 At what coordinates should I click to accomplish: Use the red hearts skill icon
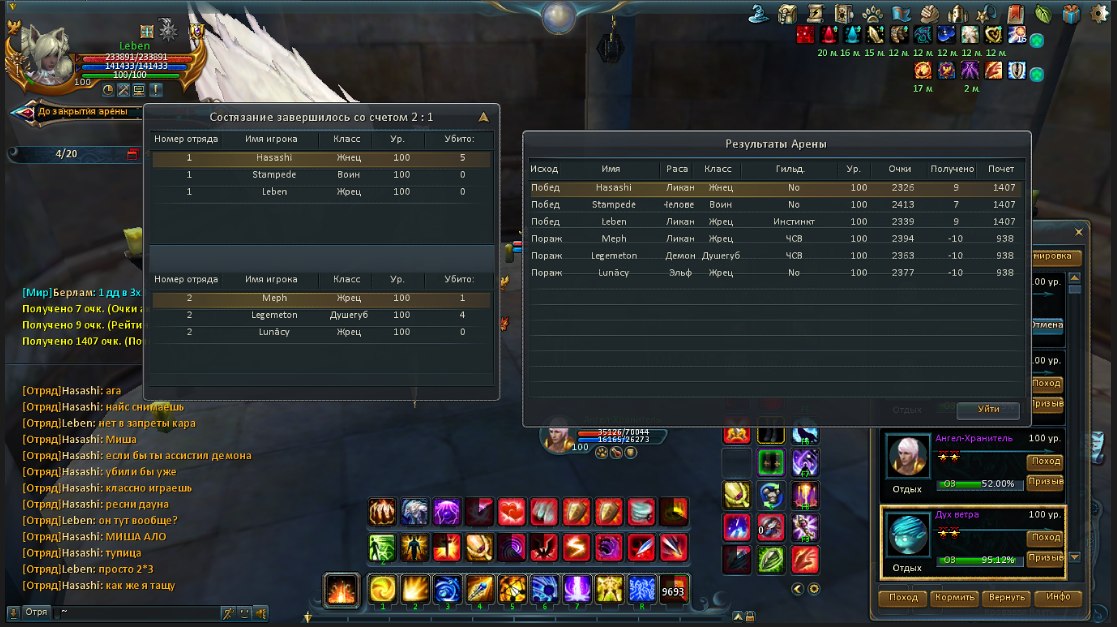pos(511,512)
